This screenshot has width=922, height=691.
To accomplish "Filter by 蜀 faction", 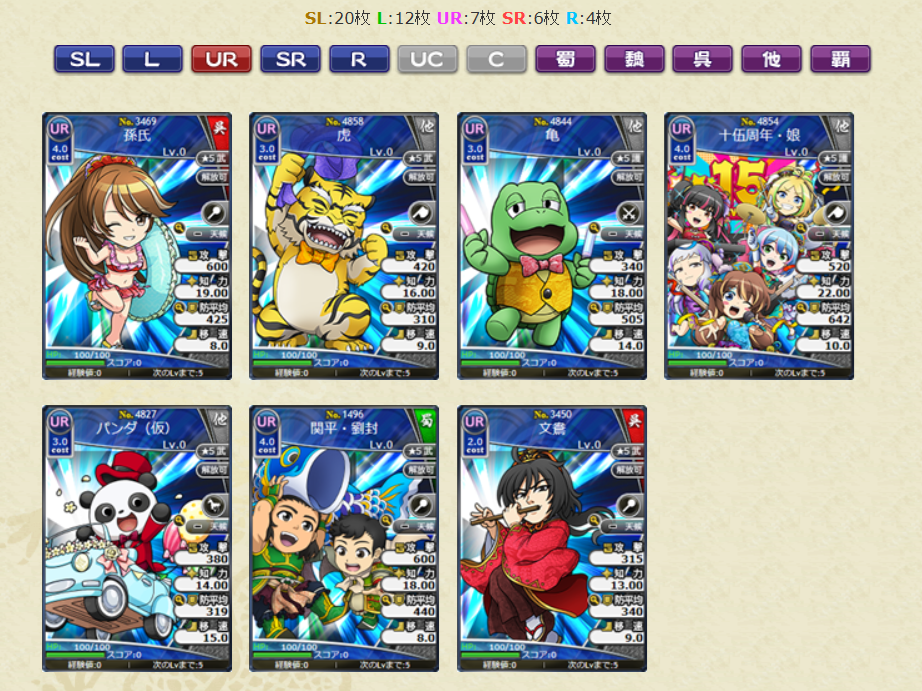I will coord(565,59).
